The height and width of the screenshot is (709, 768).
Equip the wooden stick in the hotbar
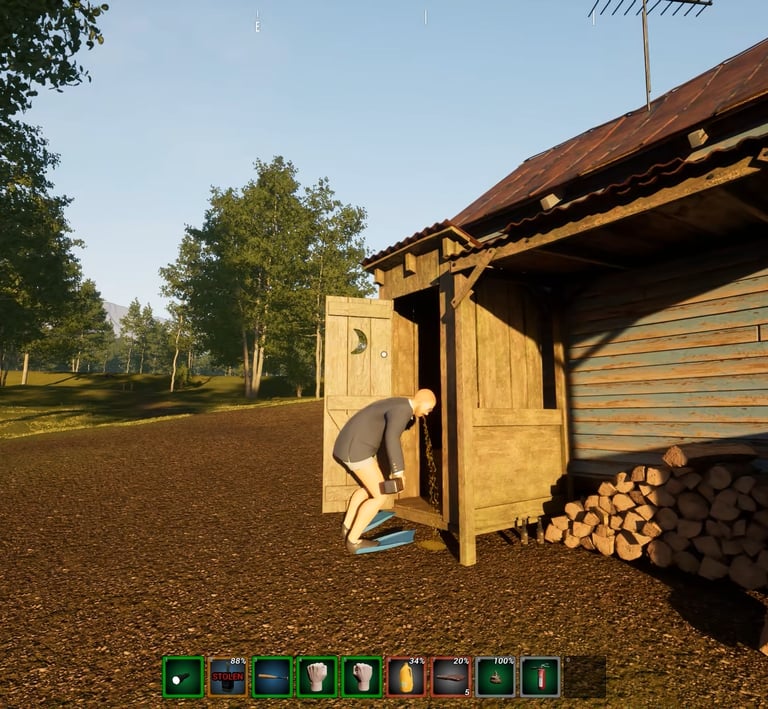[272, 677]
